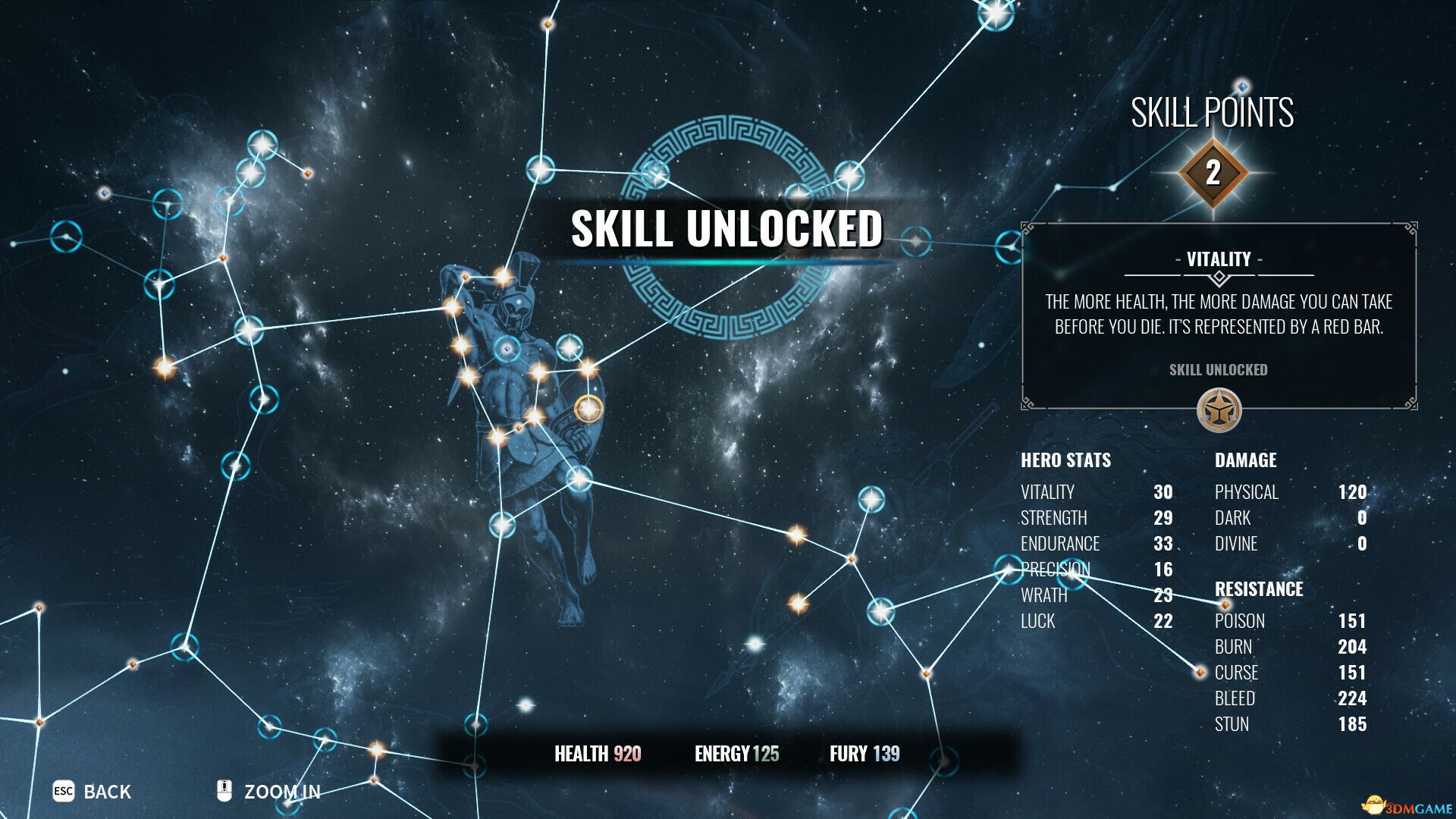Image resolution: width=1456 pixels, height=819 pixels.
Task: Expand the Resistance stats section
Action: click(x=1260, y=589)
